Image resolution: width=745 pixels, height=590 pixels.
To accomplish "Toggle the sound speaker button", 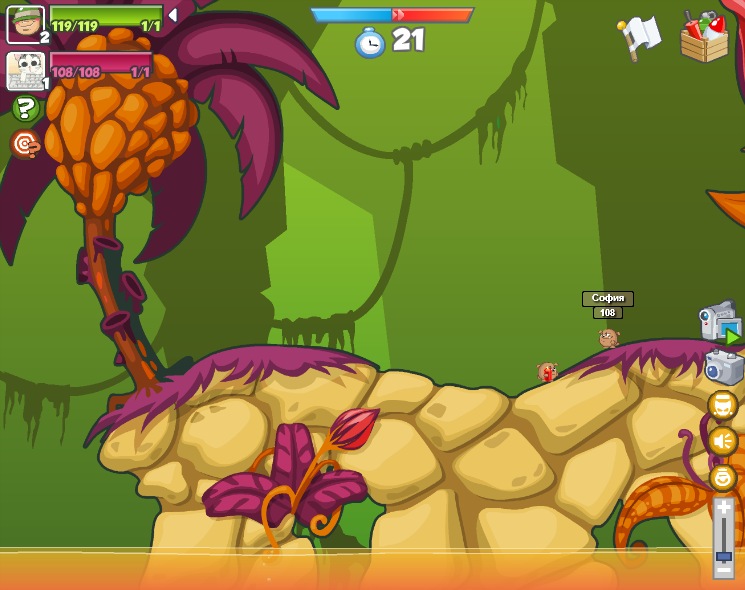I will coord(722,441).
